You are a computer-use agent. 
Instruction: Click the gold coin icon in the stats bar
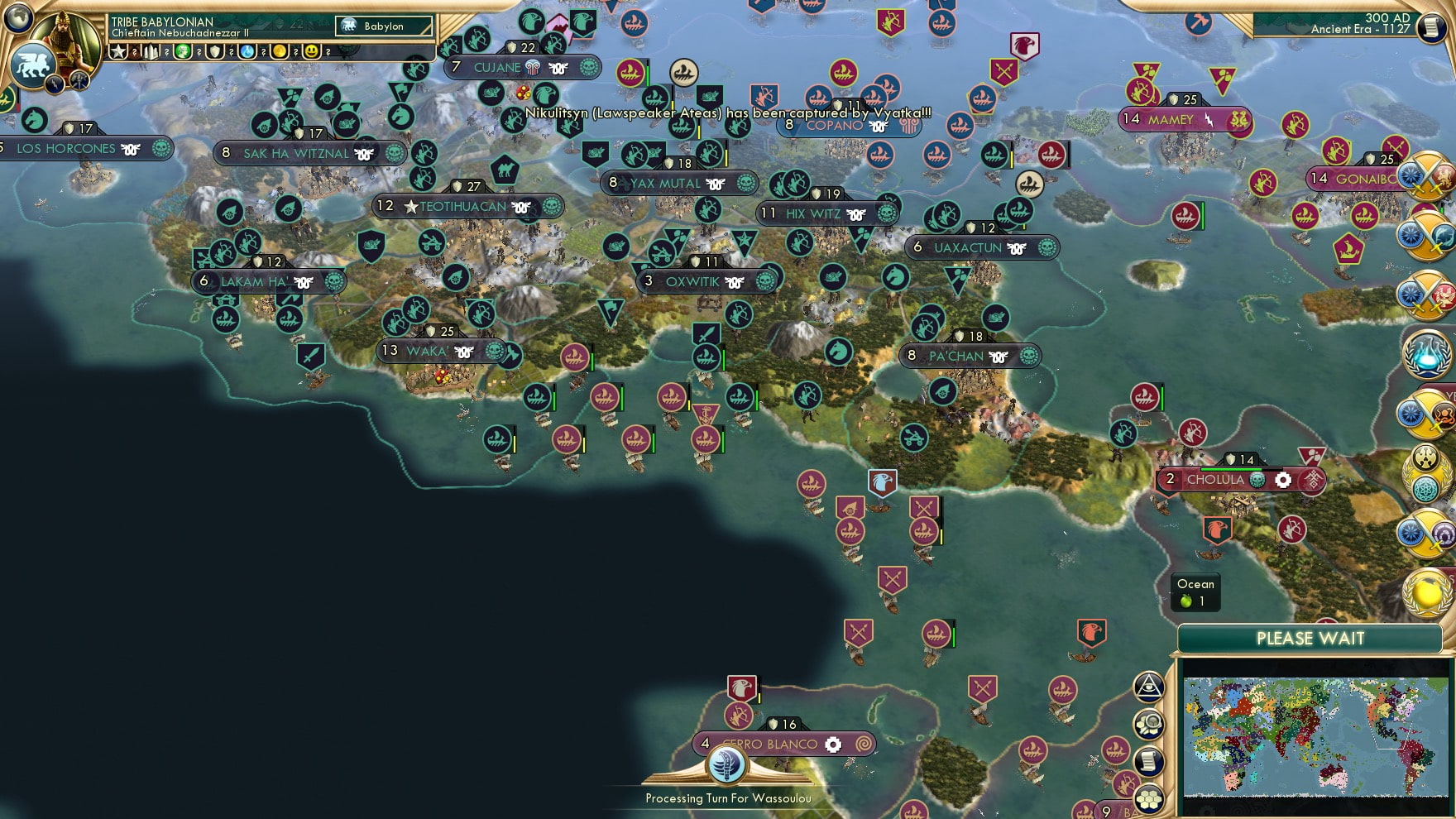280,51
